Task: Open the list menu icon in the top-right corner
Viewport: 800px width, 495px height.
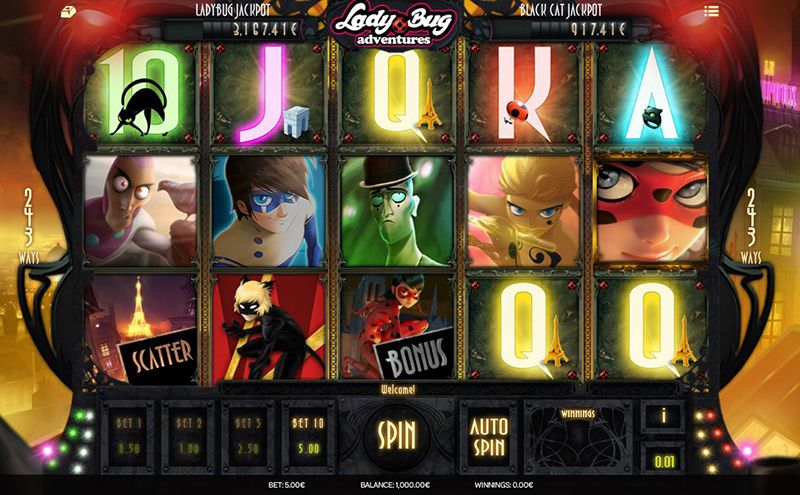Action: (739, 12)
